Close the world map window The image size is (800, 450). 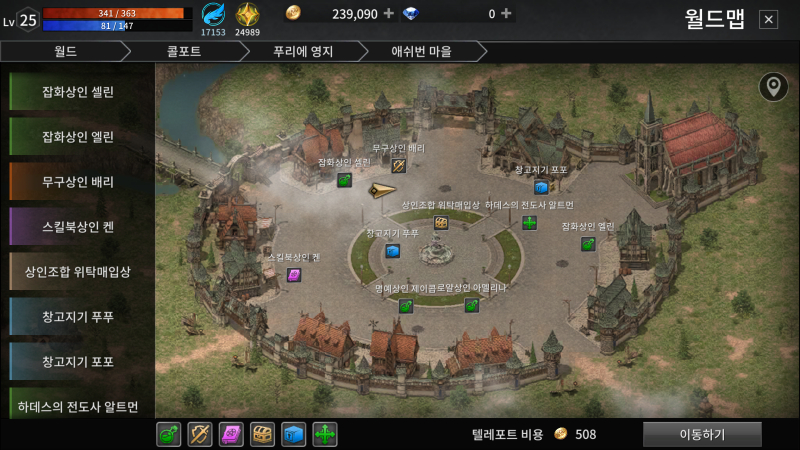click(x=768, y=19)
